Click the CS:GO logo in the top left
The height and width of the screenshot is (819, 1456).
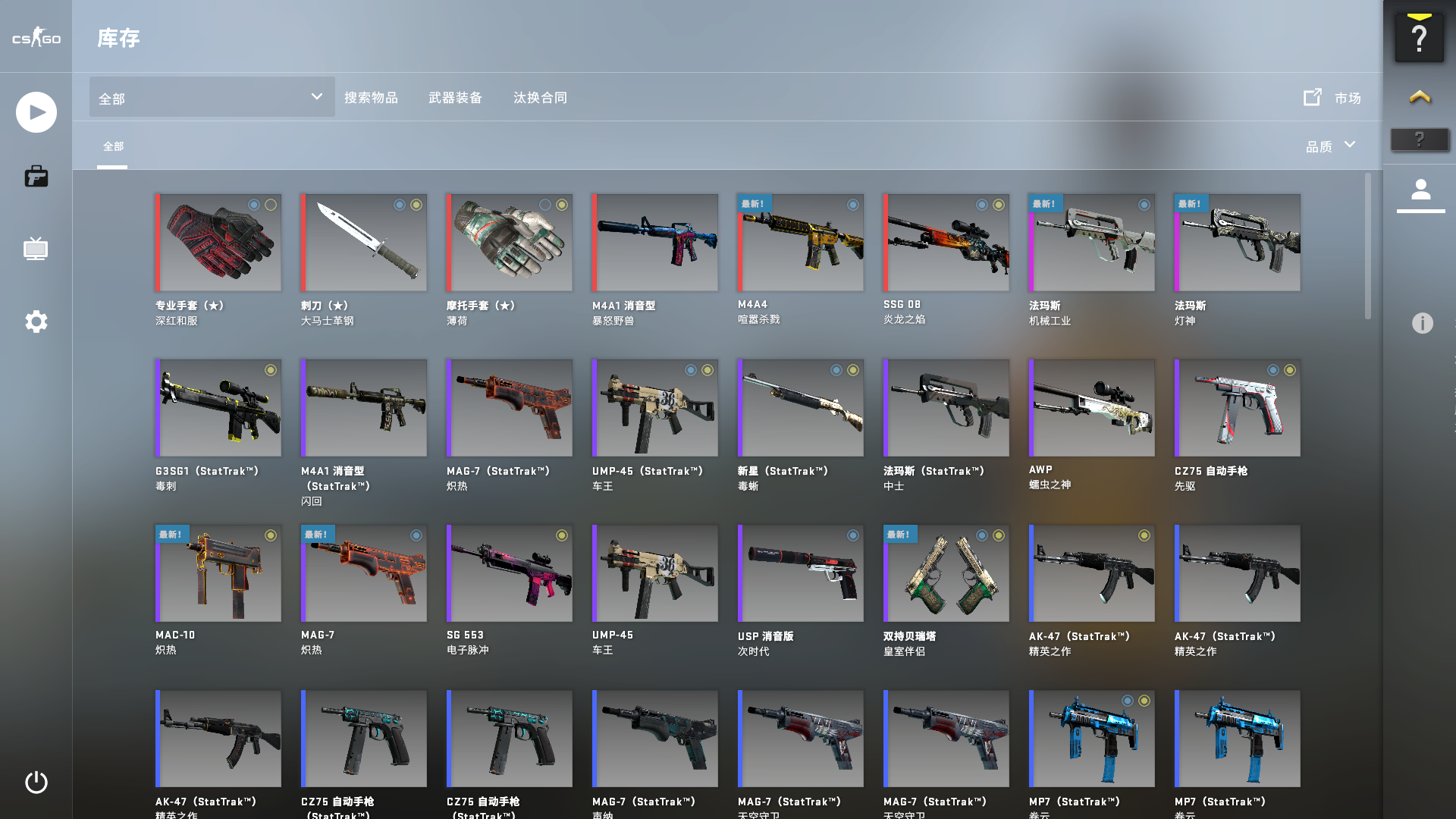(35, 38)
